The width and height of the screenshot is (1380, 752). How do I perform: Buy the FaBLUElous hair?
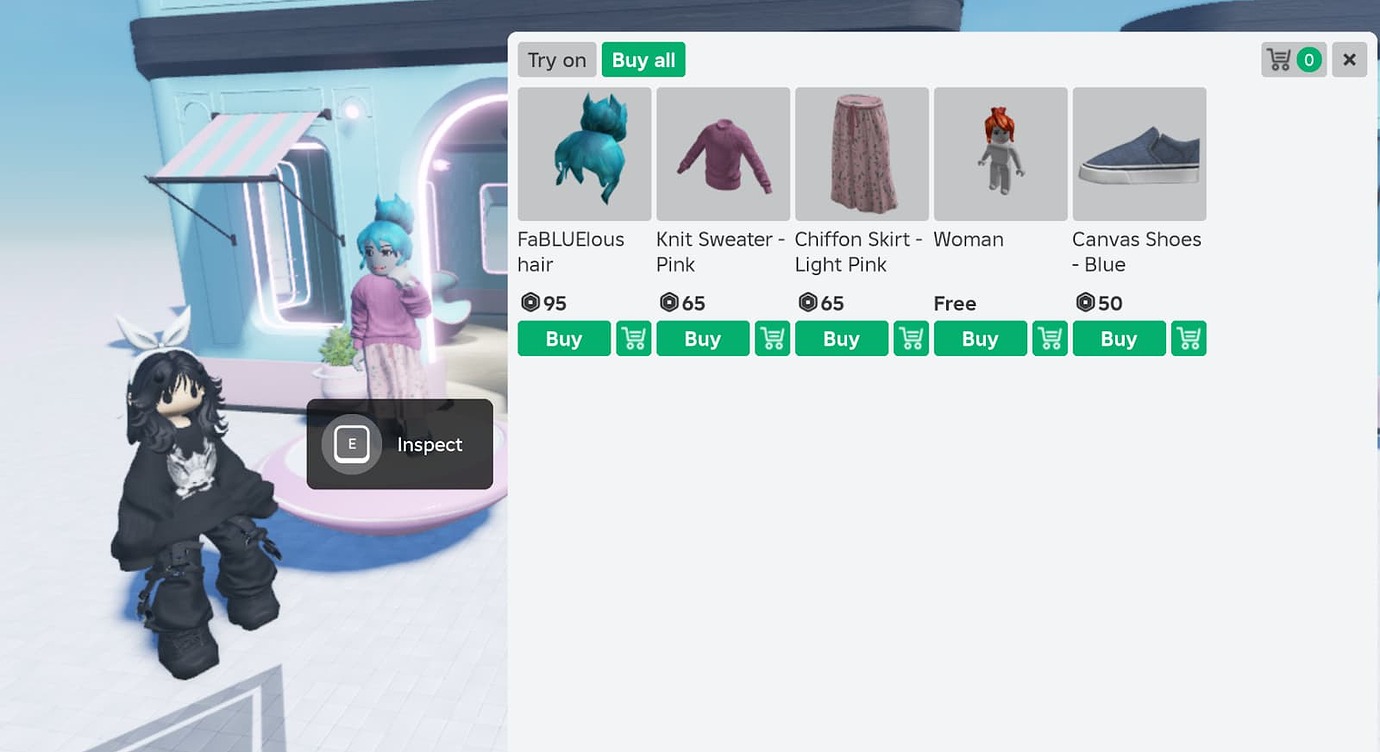(563, 338)
